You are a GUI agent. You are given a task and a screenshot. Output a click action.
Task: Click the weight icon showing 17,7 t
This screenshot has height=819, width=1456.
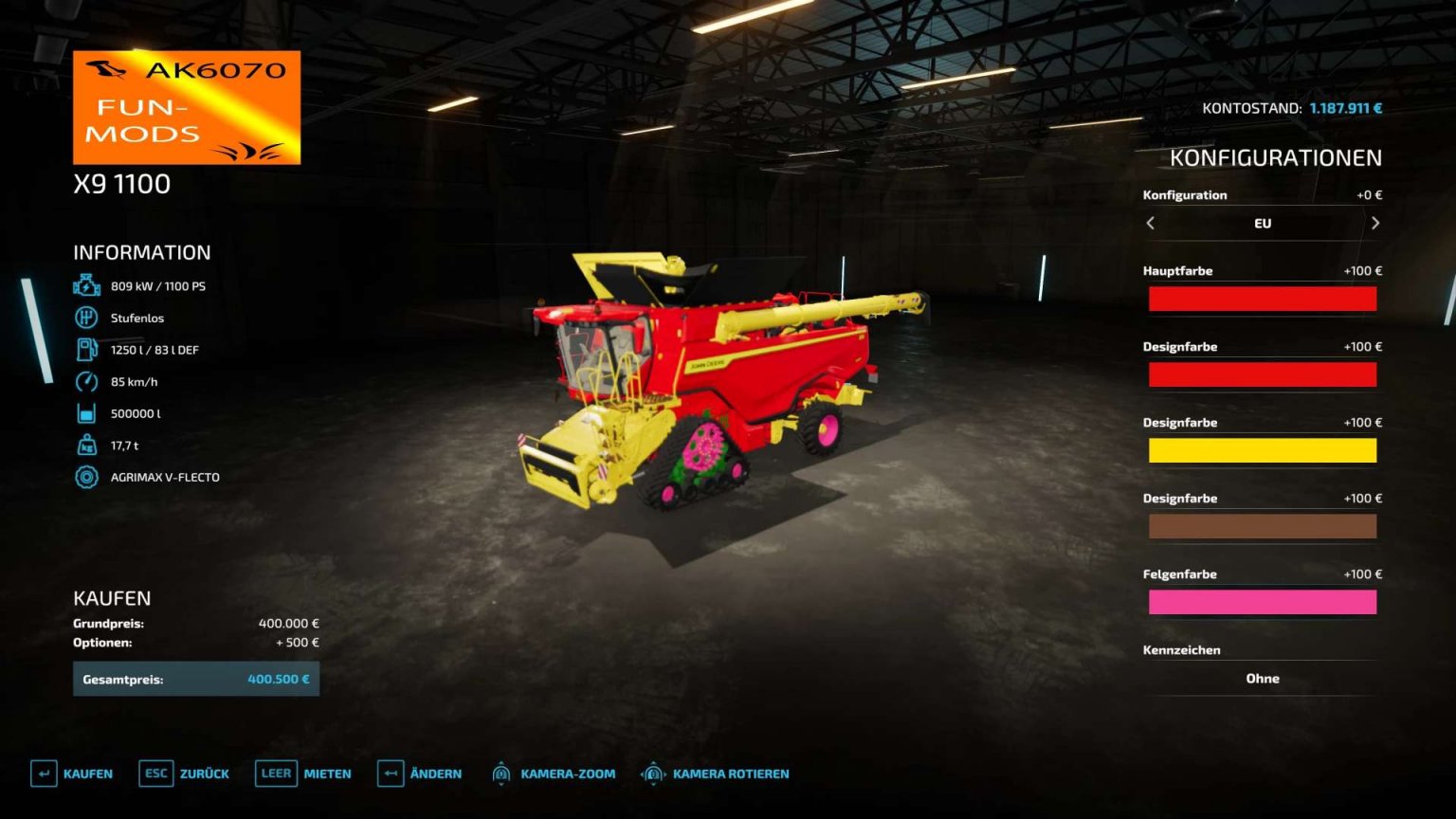[x=86, y=445]
